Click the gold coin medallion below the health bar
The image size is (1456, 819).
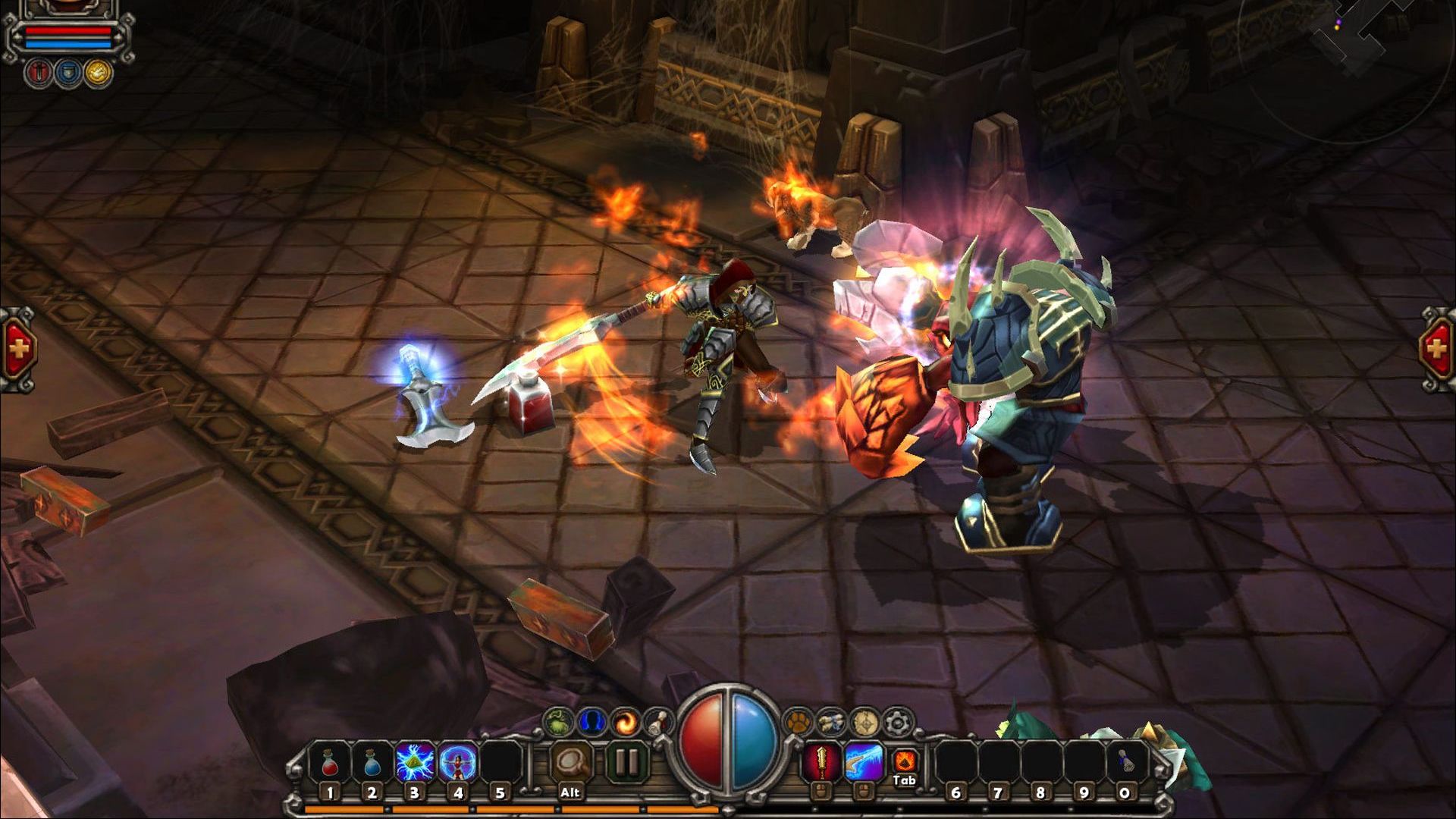tap(99, 73)
